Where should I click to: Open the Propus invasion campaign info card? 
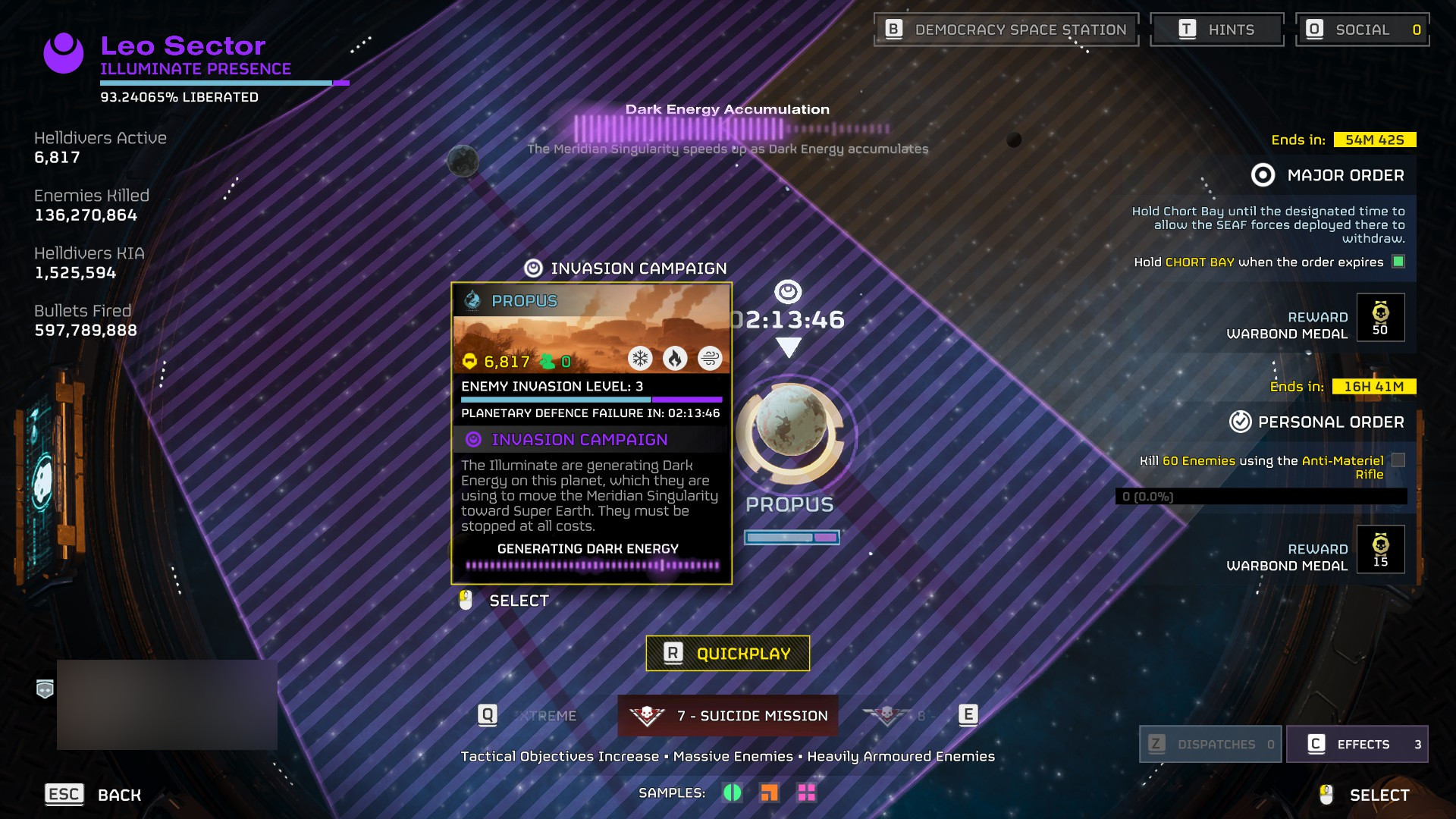[591, 433]
